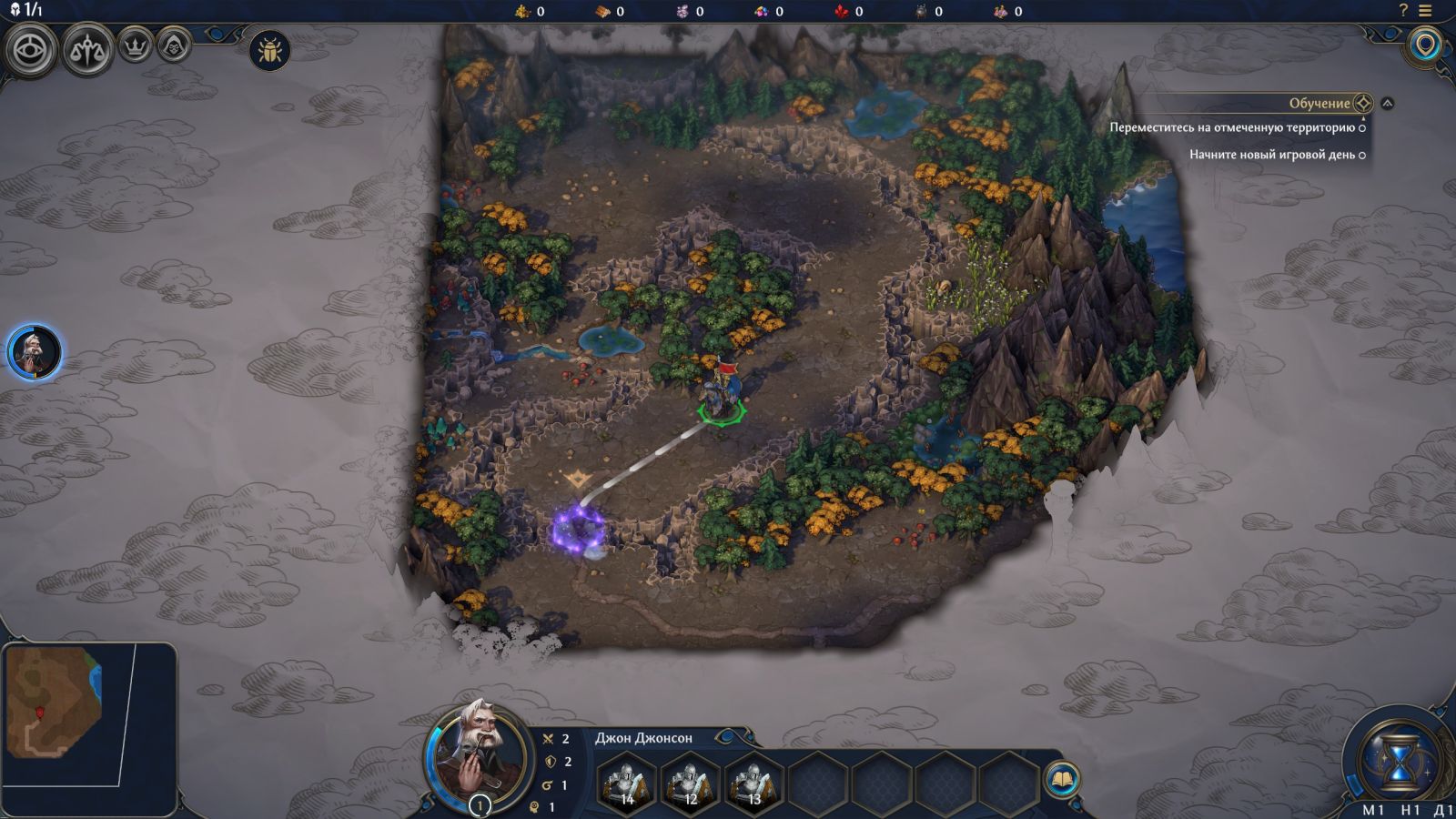Collapse the Обучение objectives panel
Image resolution: width=1456 pixels, height=819 pixels.
coord(1388,103)
